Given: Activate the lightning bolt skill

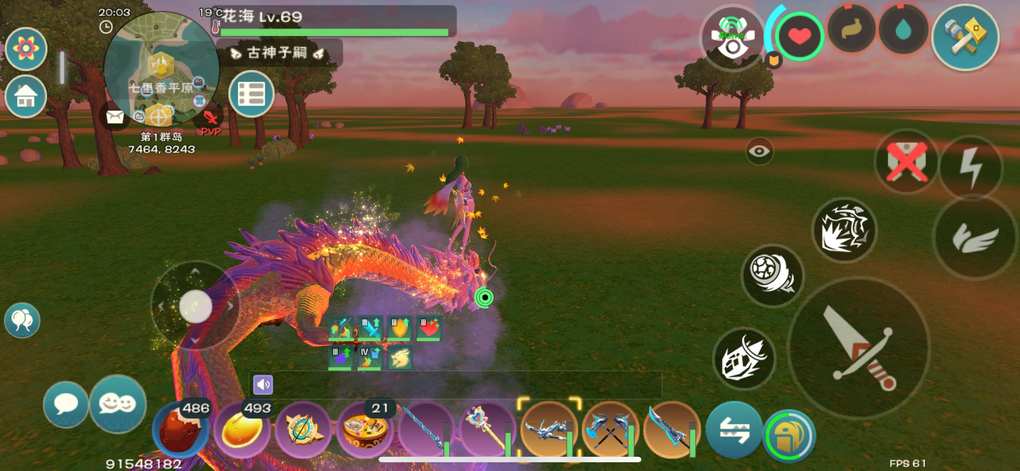Looking at the screenshot, I should 969,168.
